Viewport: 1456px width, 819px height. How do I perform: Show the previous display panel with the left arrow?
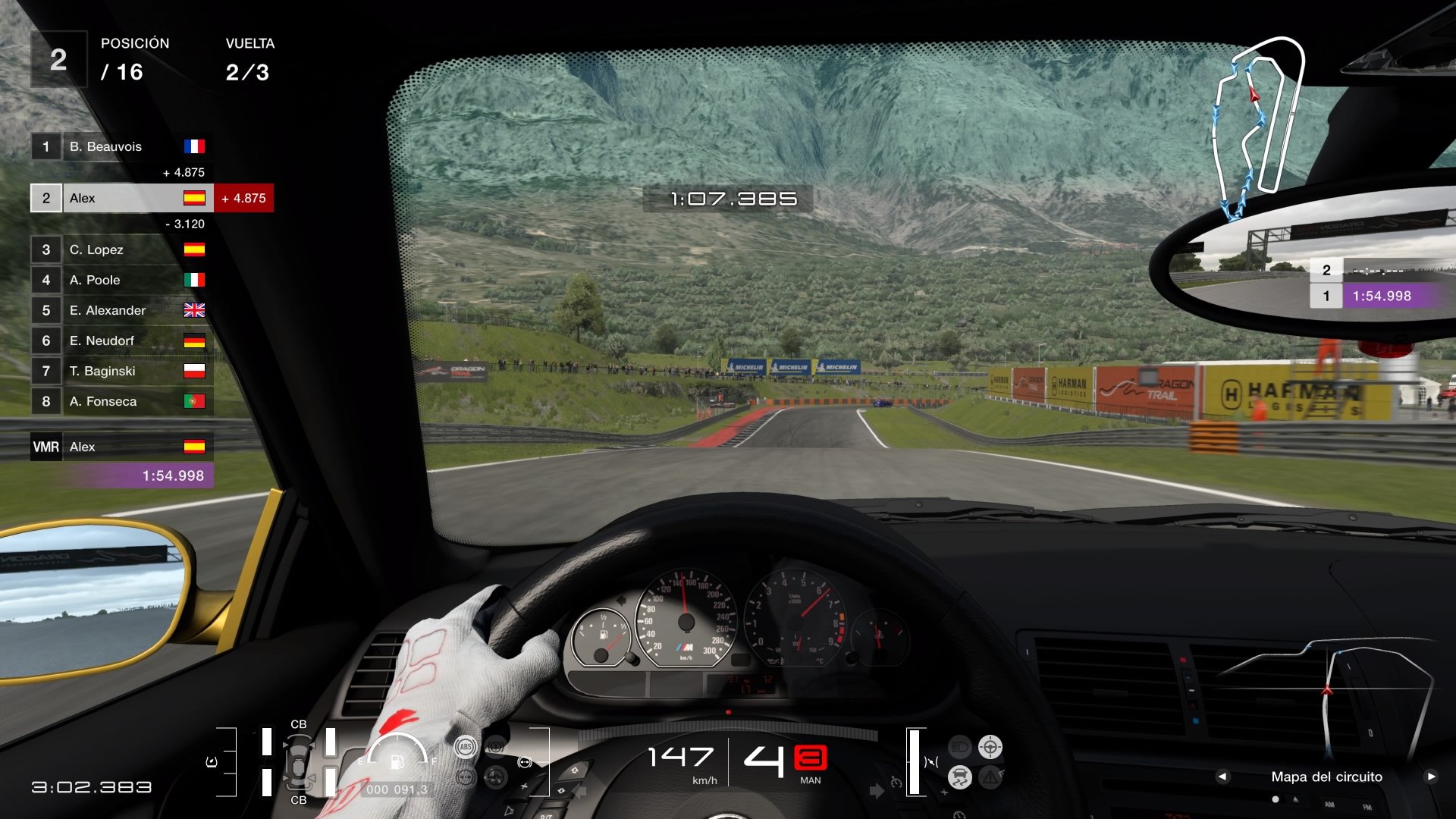(x=1222, y=777)
